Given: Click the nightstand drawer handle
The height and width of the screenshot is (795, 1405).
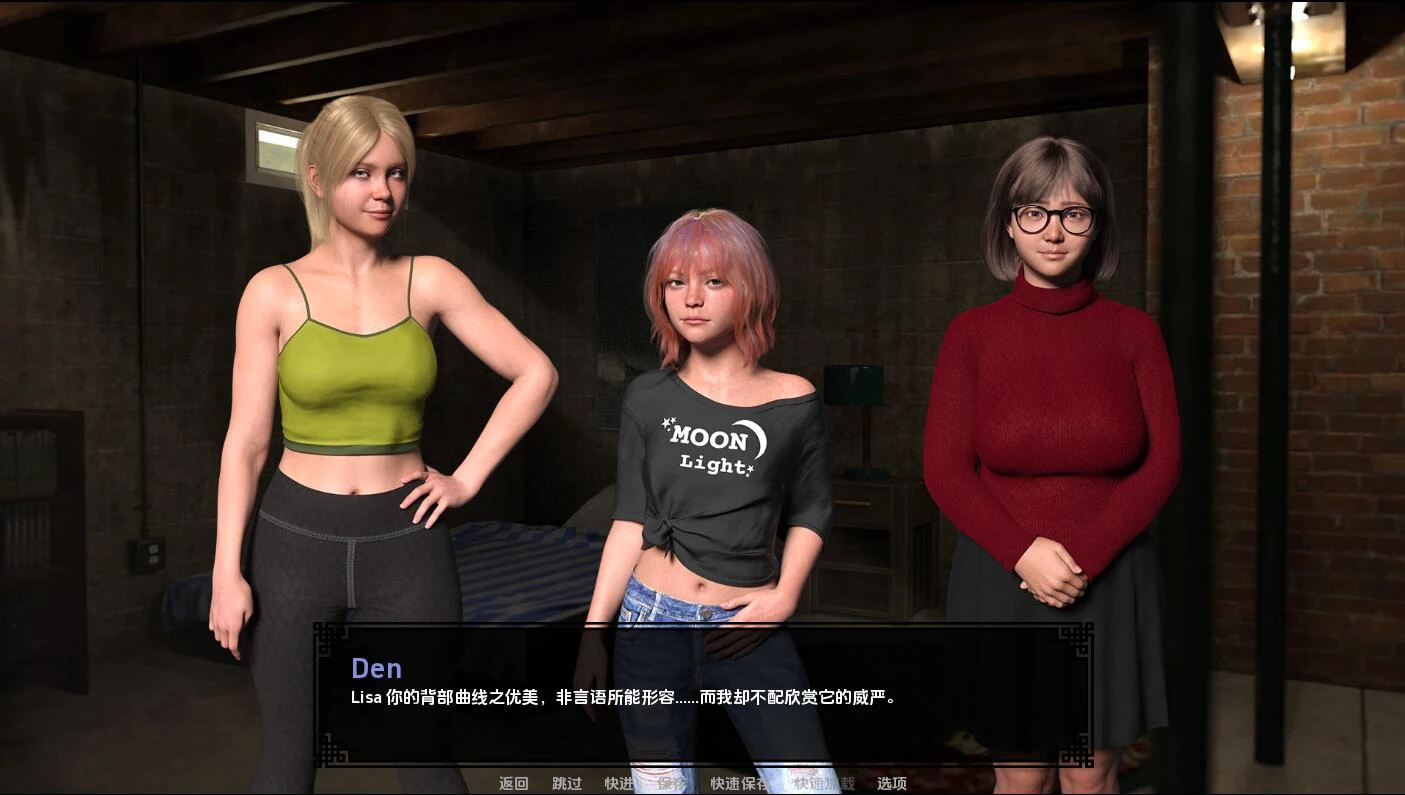Looking at the screenshot, I should [853, 503].
